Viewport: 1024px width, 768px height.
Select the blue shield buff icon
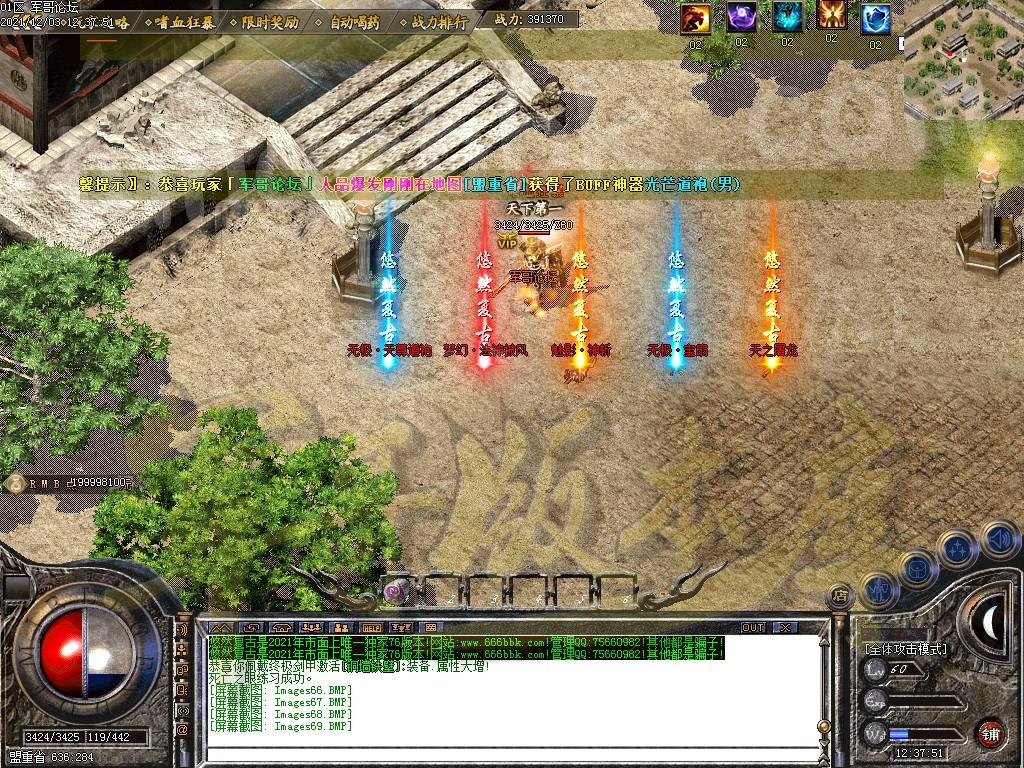(877, 18)
